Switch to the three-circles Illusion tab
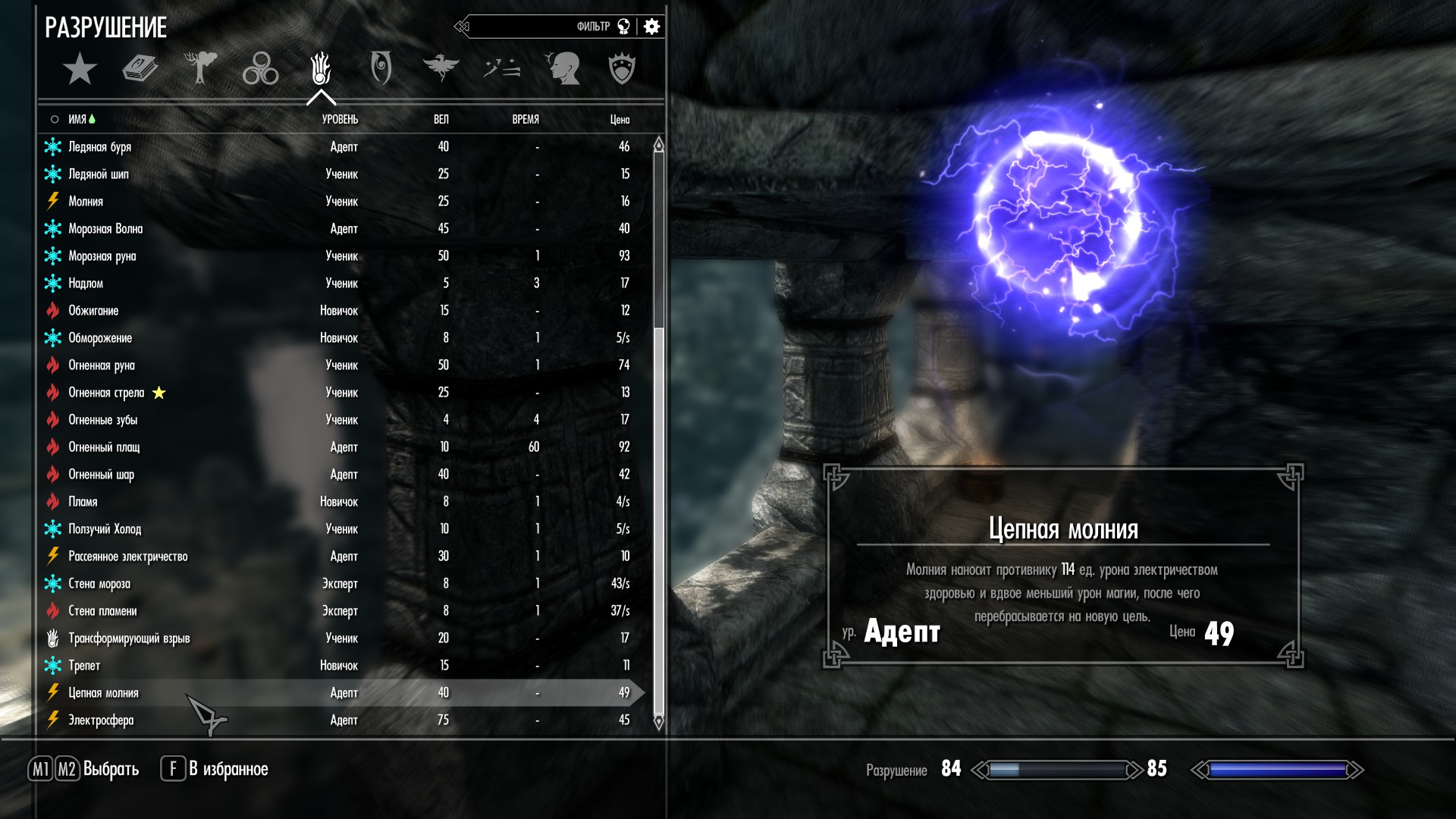Screen dimensions: 1456x819 pos(260,69)
